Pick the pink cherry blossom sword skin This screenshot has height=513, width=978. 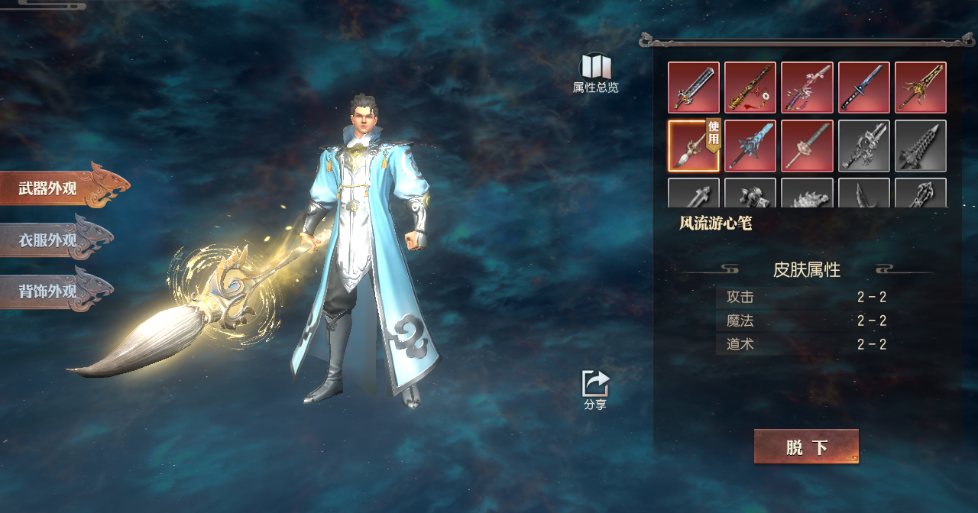[x=807, y=88]
